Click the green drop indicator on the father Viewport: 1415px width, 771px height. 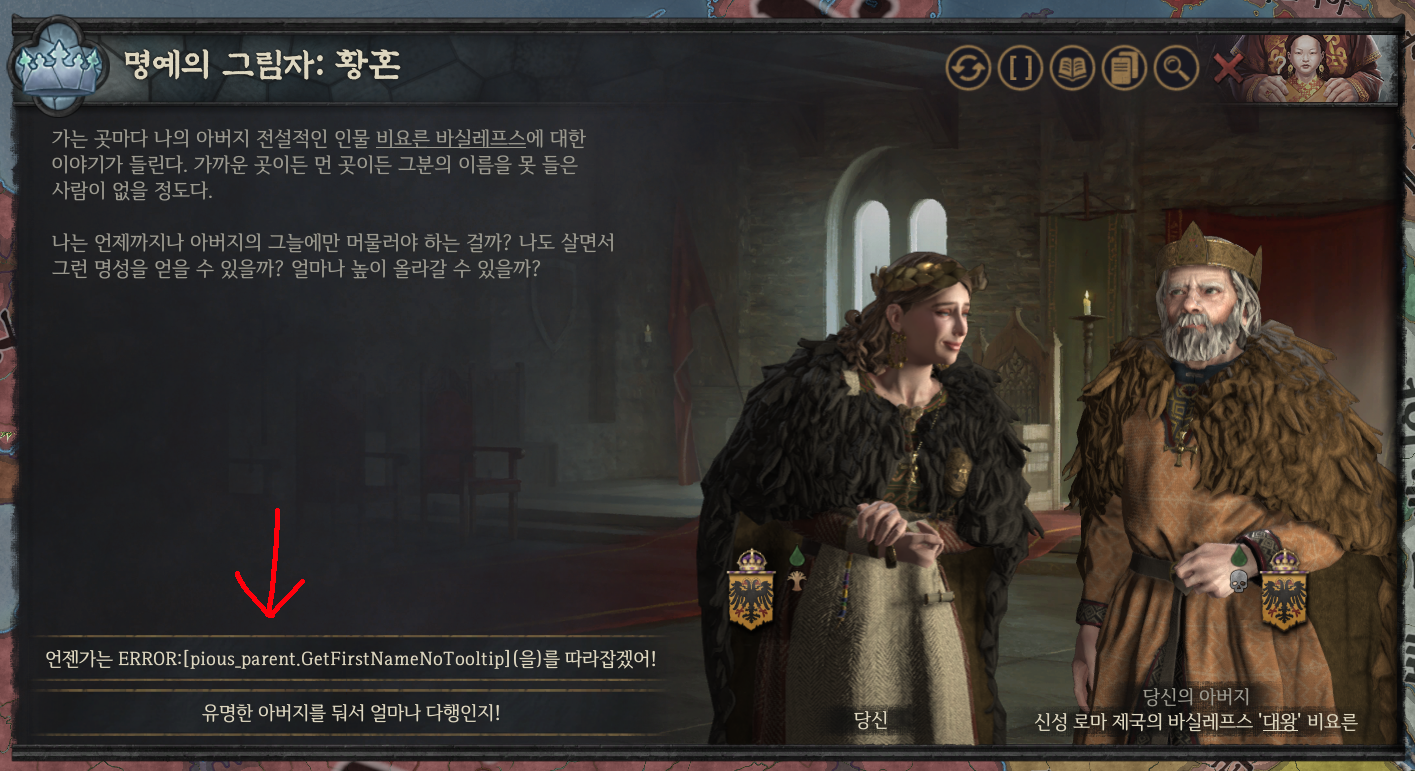(1239, 557)
